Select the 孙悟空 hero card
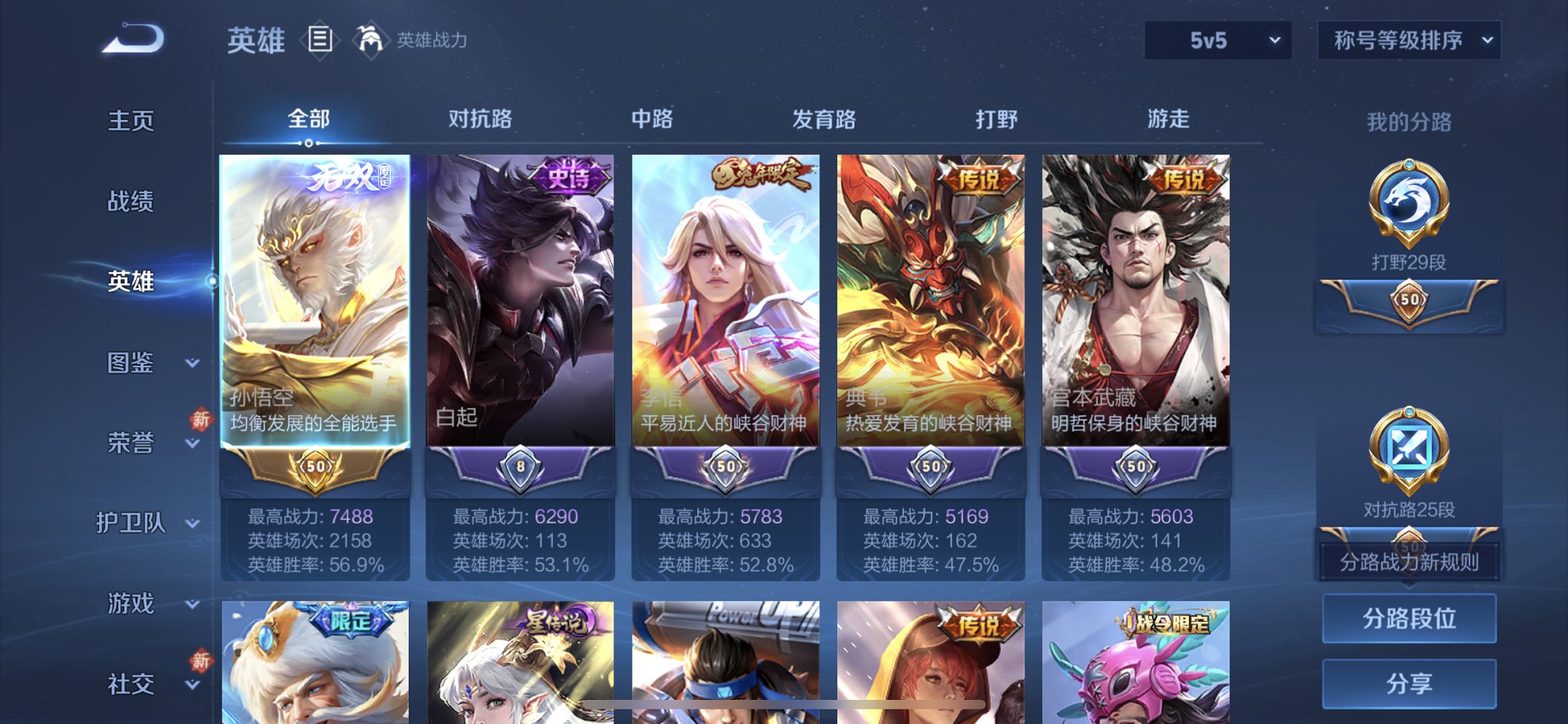 316,306
